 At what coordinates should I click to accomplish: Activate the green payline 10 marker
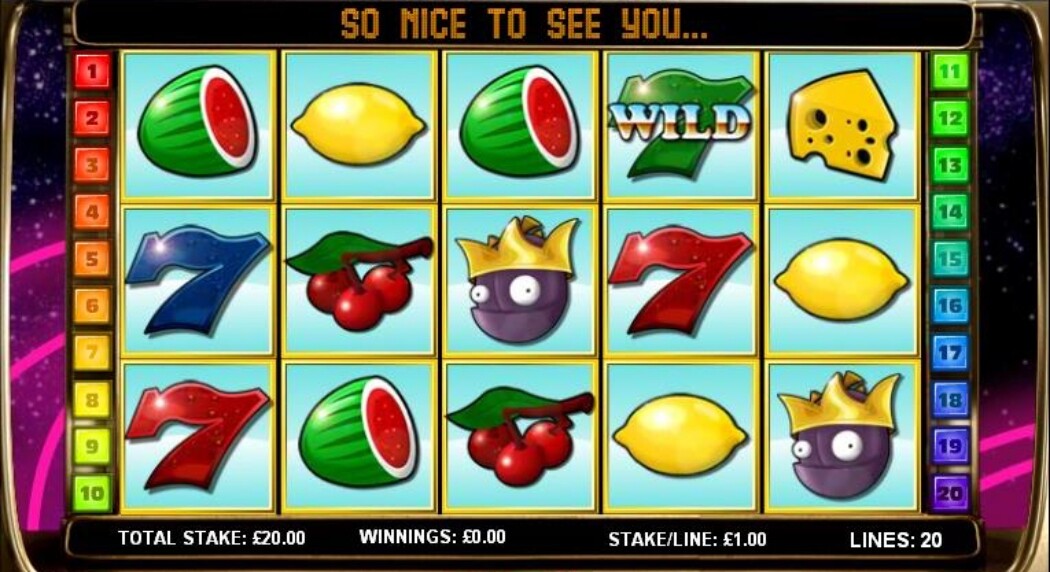tap(91, 493)
